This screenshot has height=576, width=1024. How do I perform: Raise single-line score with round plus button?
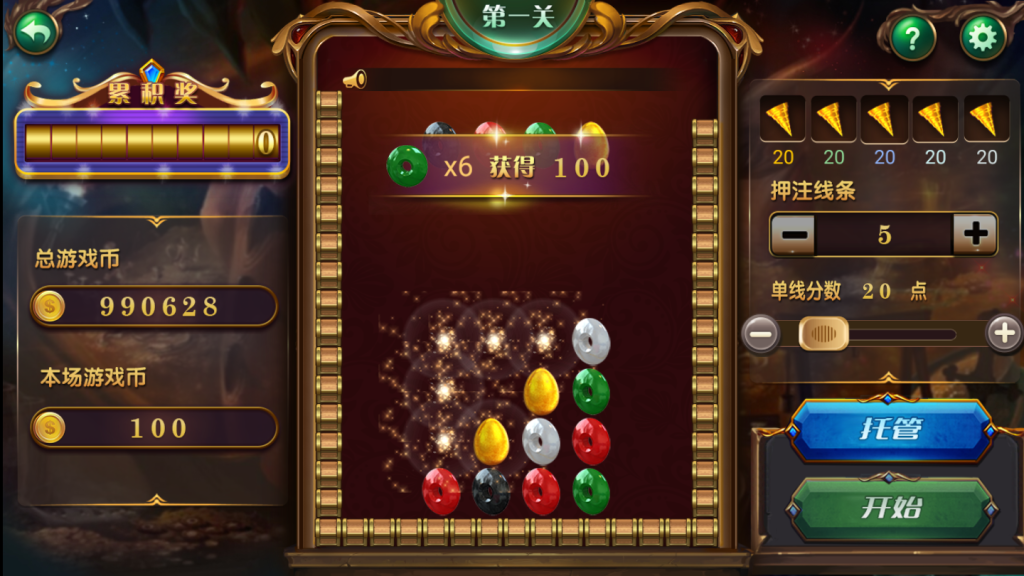tap(1004, 333)
